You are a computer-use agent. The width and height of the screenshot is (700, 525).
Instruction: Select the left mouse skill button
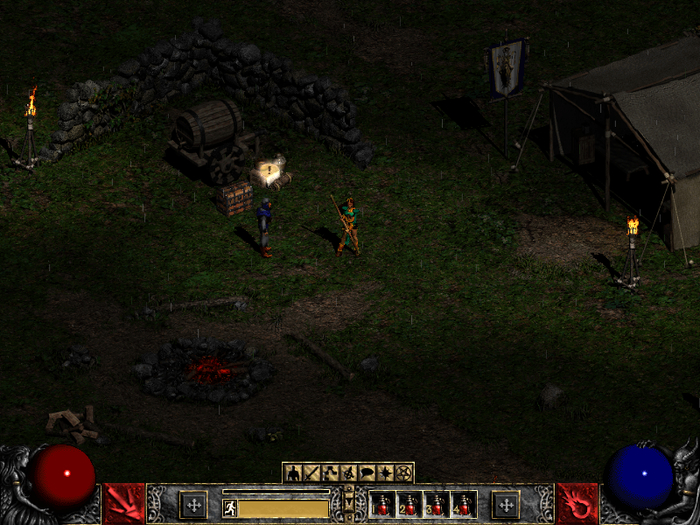pyautogui.click(x=125, y=503)
